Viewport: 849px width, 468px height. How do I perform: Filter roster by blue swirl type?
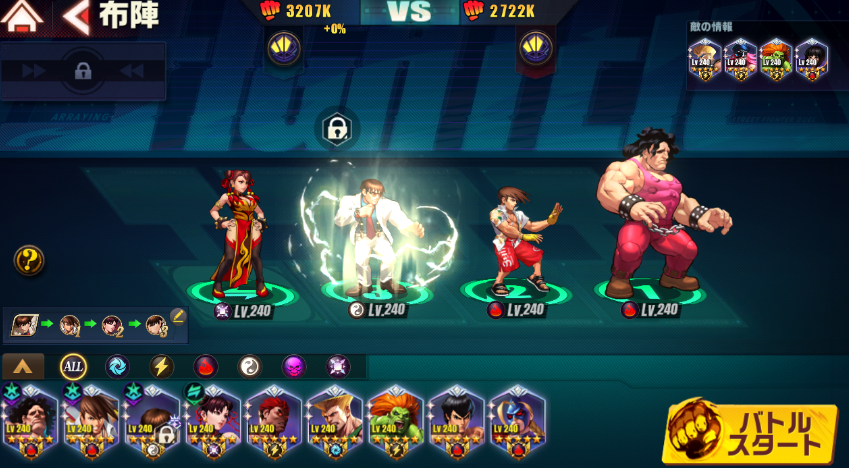tap(117, 366)
